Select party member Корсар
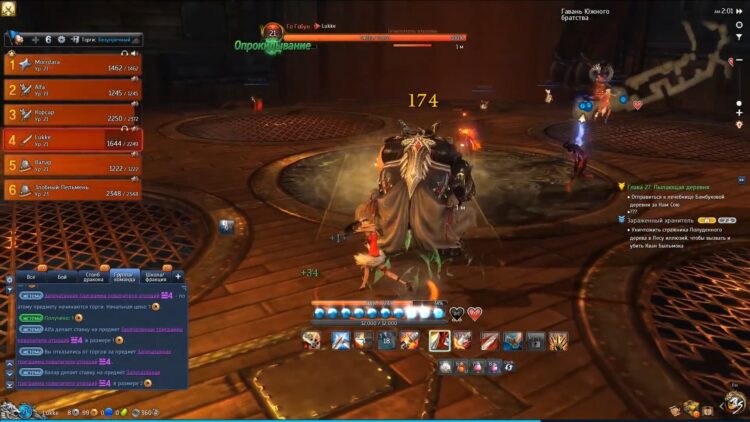Screen dimensions: 750x422 [x=72, y=114]
